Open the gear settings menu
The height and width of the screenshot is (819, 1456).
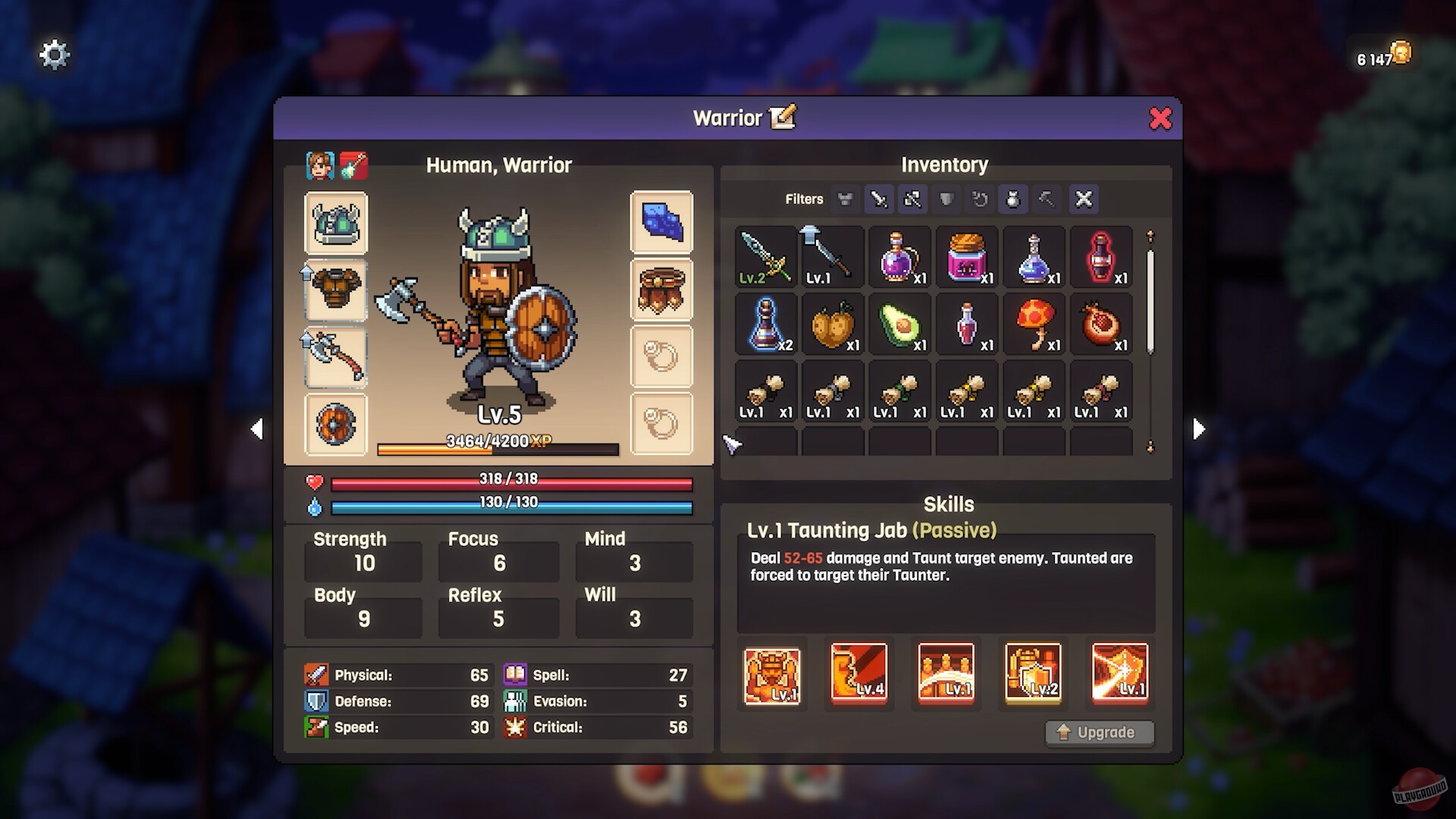tap(54, 55)
